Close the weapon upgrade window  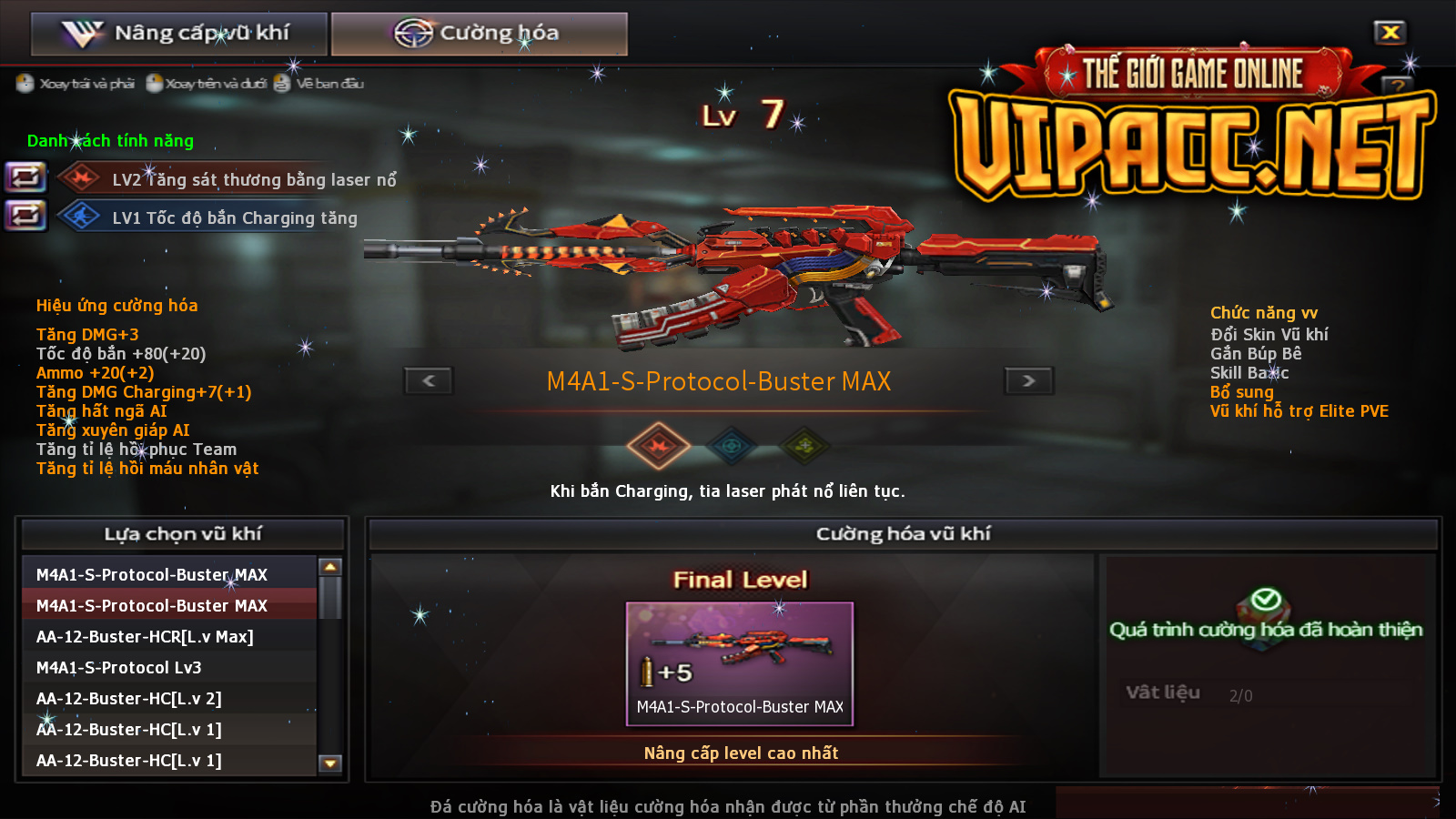click(x=1390, y=33)
